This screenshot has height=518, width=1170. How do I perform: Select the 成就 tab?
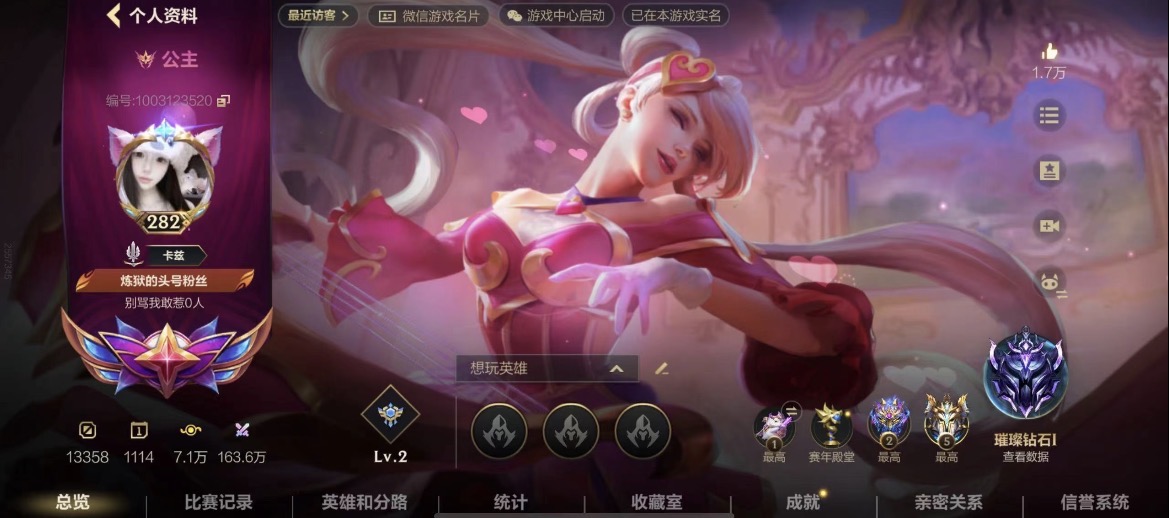pyautogui.click(x=802, y=502)
